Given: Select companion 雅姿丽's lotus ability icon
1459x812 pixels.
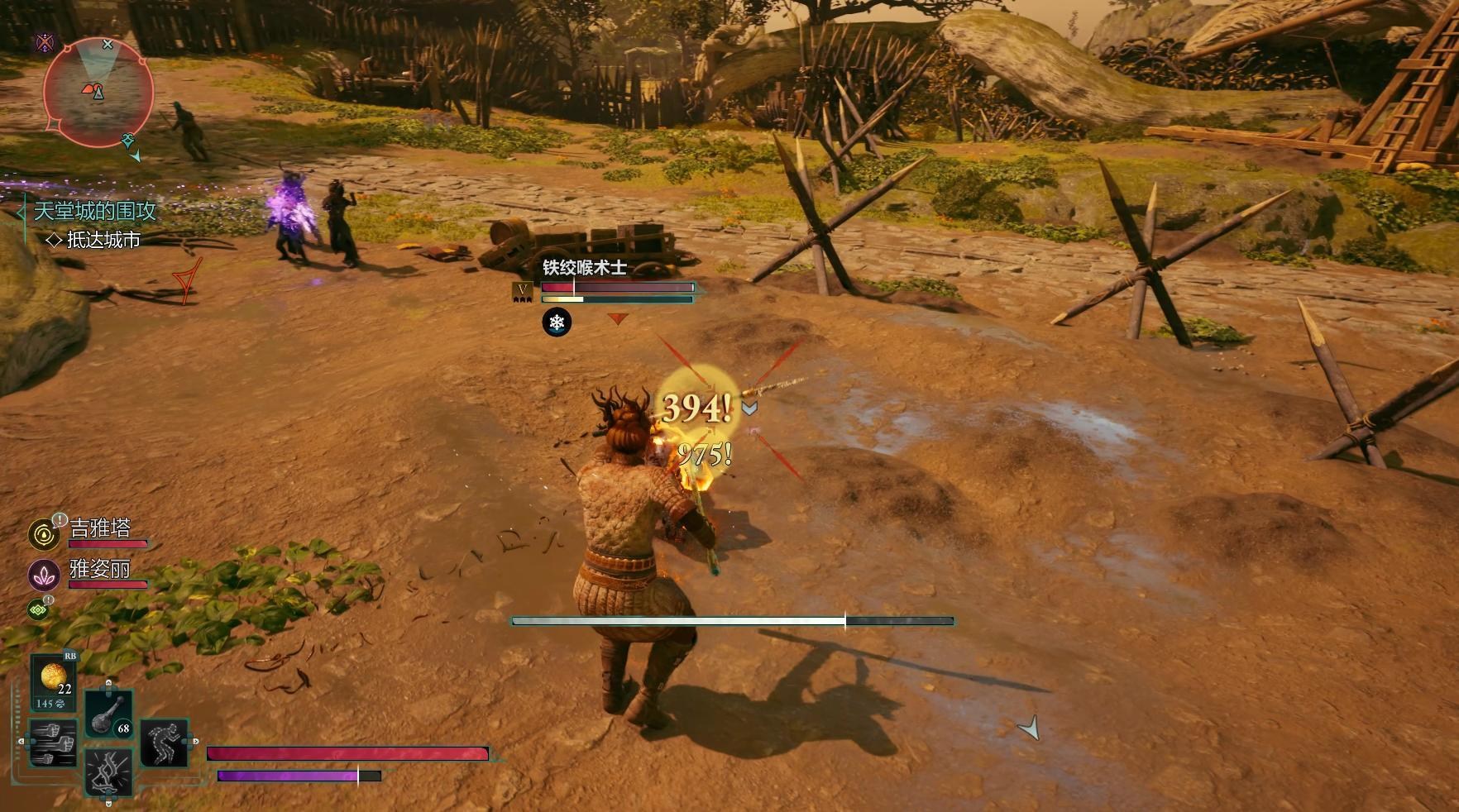Looking at the screenshot, I should pos(43,575).
